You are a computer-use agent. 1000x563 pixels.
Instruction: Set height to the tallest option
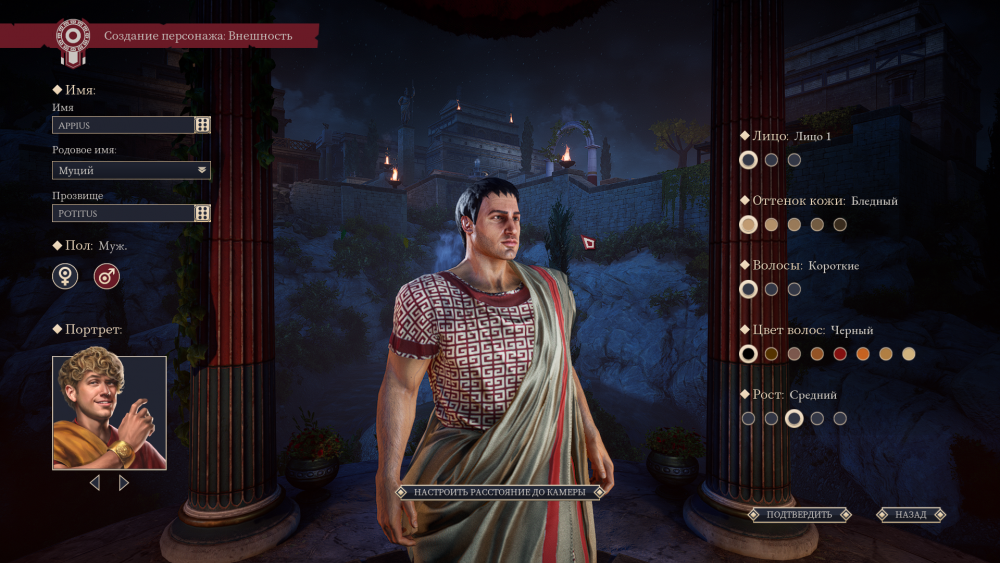point(840,419)
